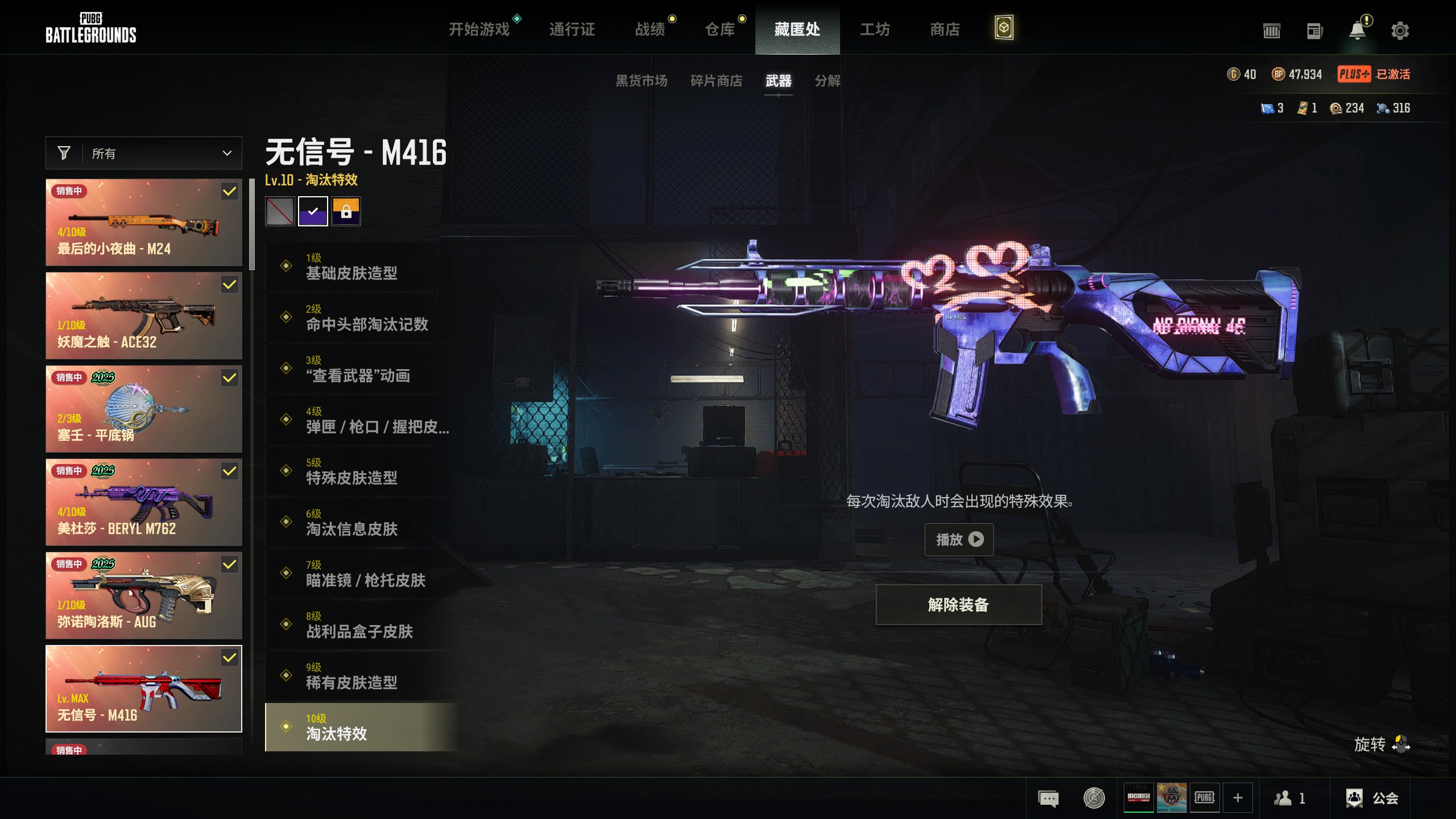The image size is (1456, 819).
Task: Open the 仓库 tab
Action: tap(719, 29)
